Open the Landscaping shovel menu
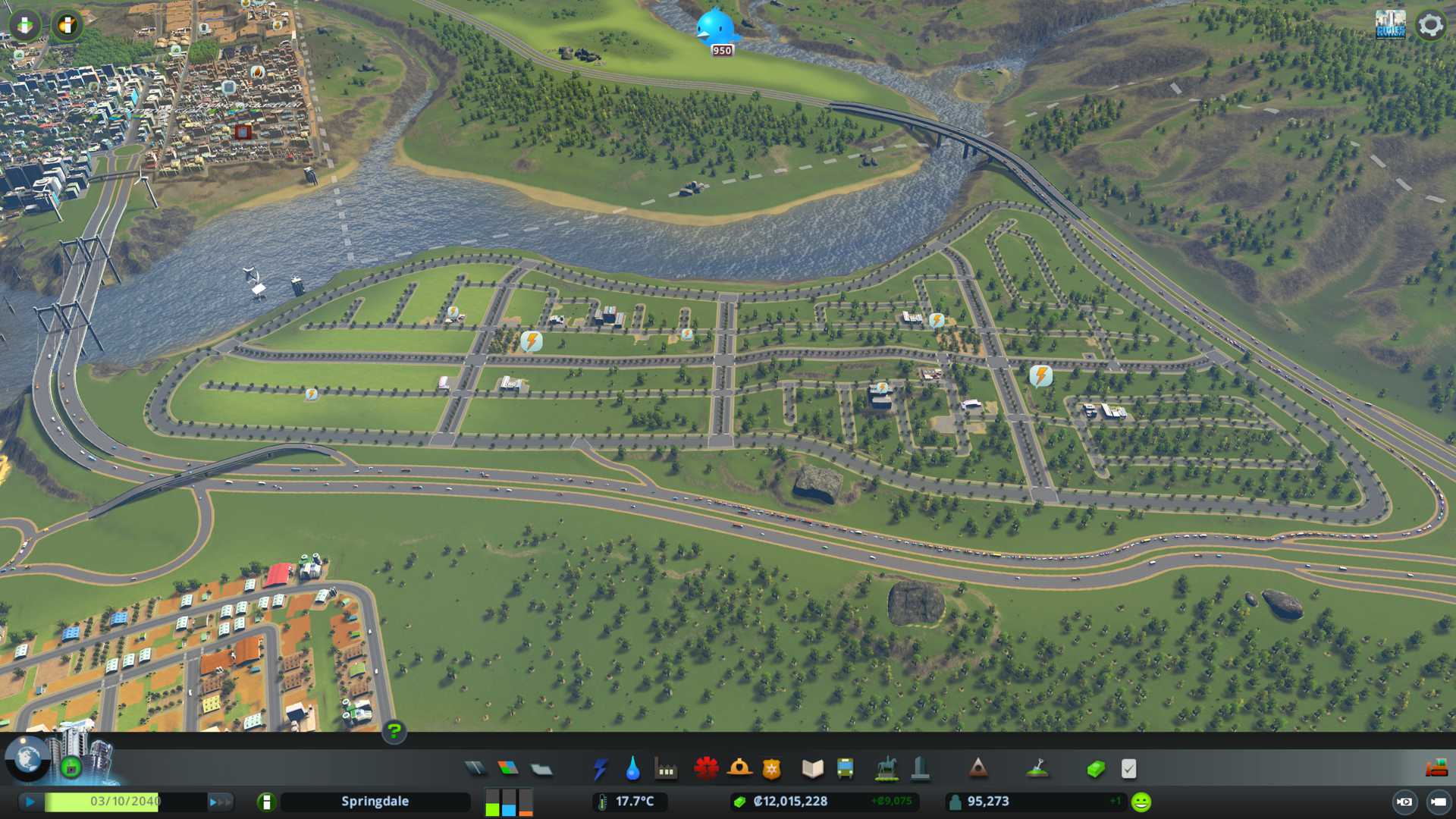This screenshot has height=819, width=1456. click(1037, 769)
